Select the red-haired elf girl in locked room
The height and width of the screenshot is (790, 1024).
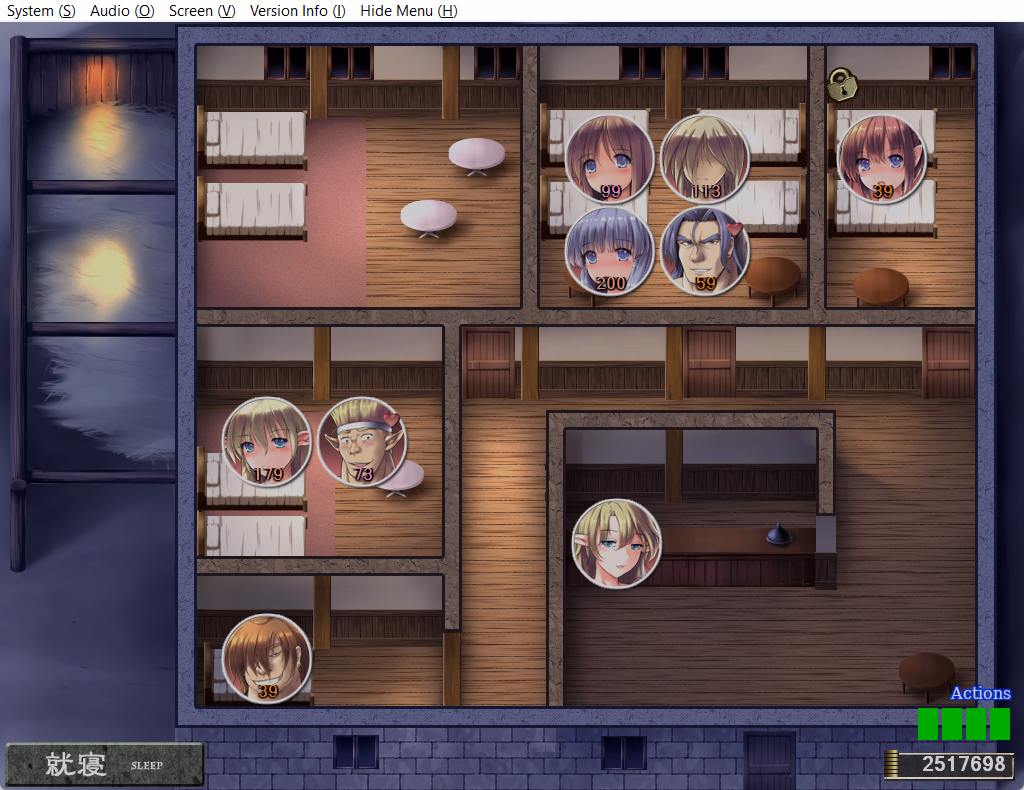[x=881, y=159]
